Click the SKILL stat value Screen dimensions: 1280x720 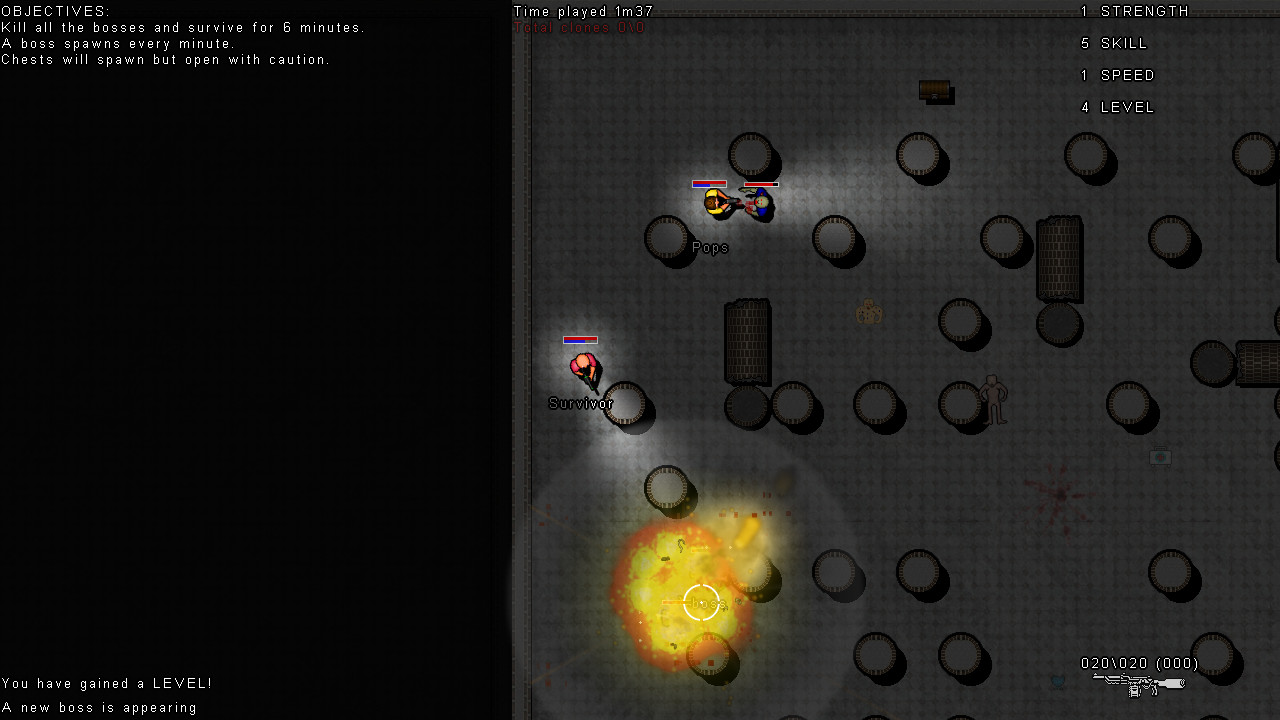point(1085,43)
